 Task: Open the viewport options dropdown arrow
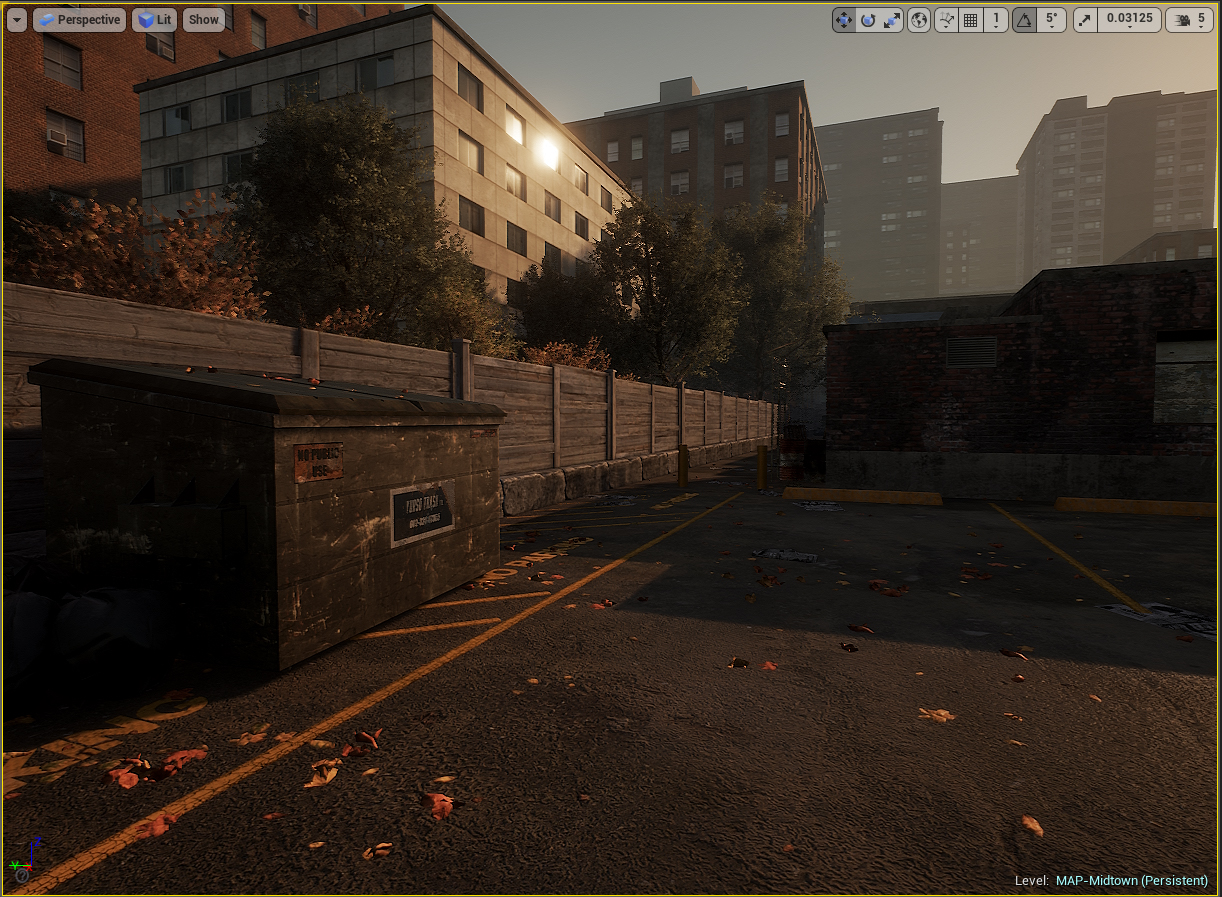click(x=17, y=20)
